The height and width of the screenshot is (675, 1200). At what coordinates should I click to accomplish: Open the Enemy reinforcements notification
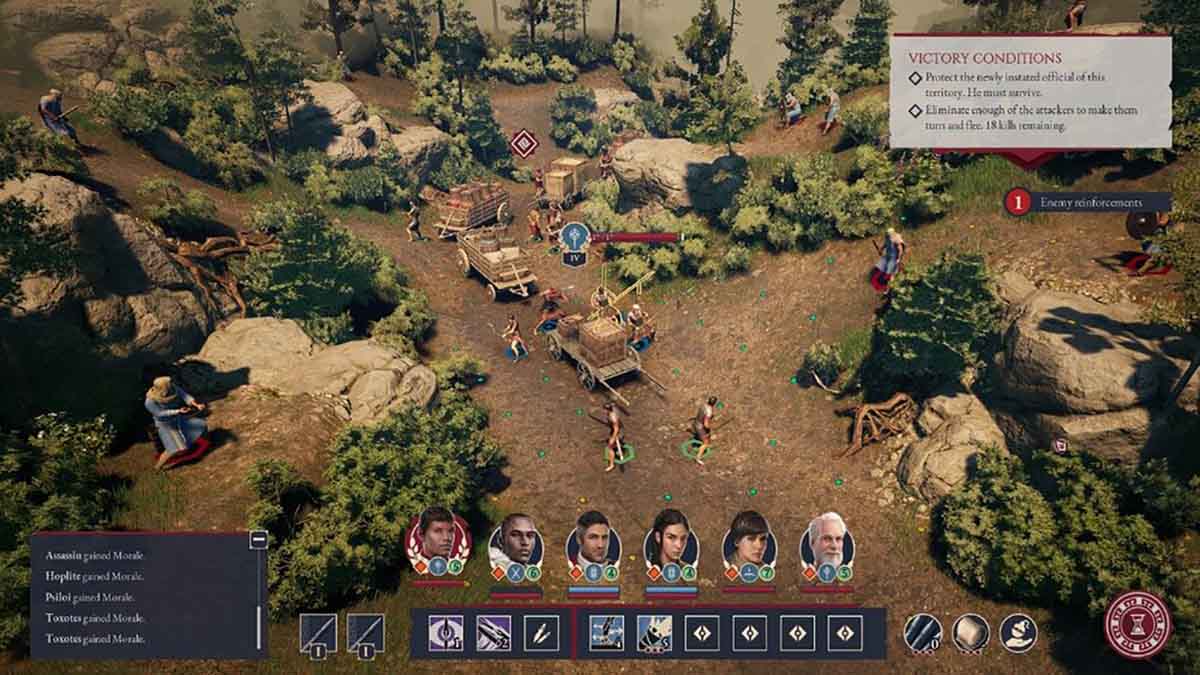(1088, 202)
